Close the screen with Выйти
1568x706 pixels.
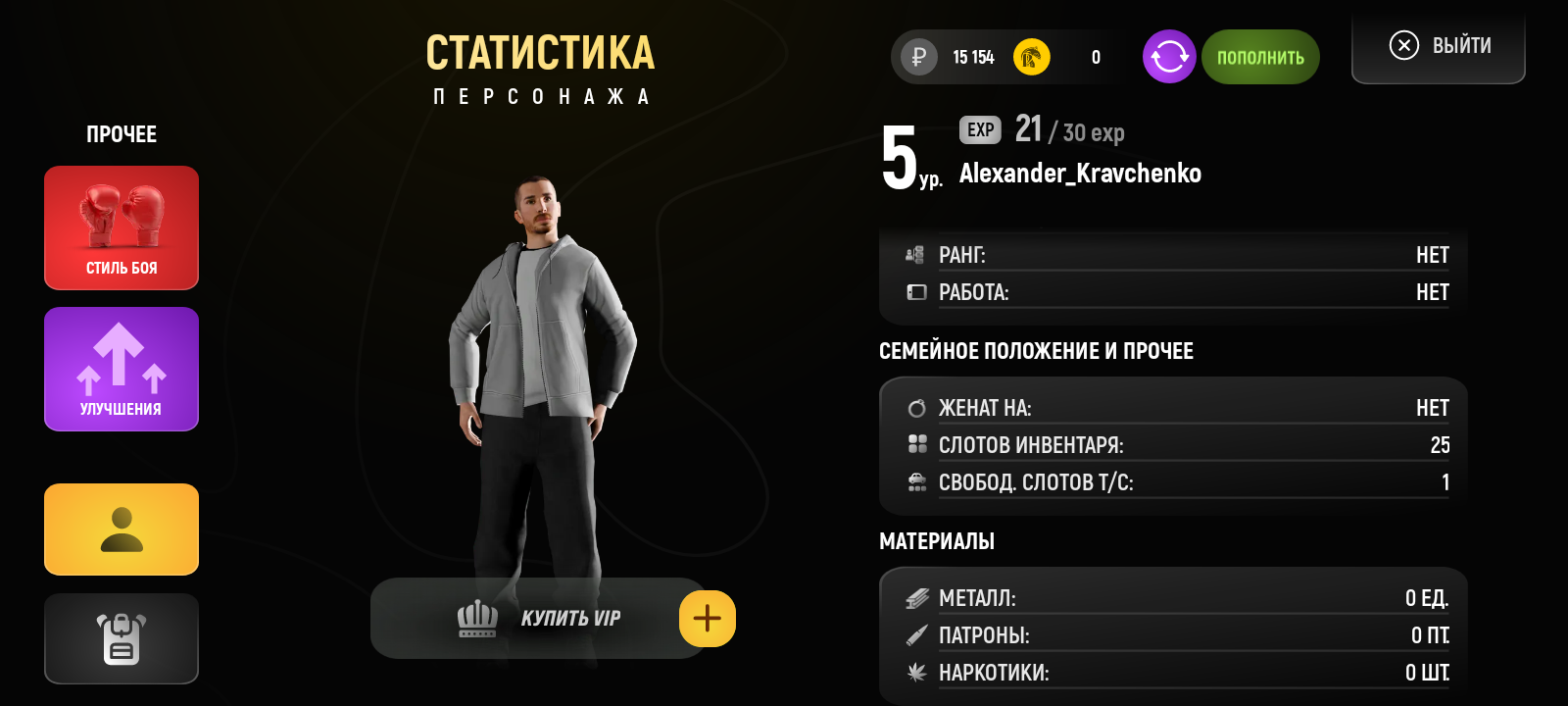click(x=1439, y=46)
